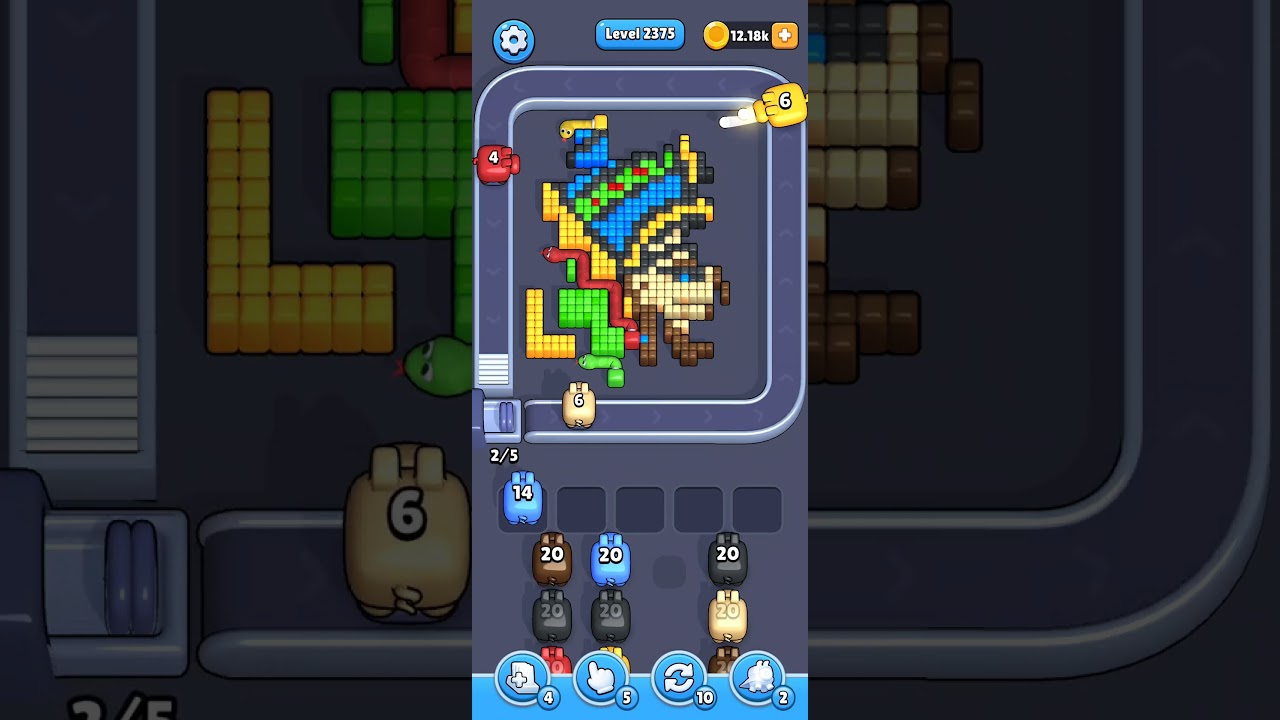This screenshot has height=720, width=1280.
Task: Open the settings gear icon
Action: 514,41
